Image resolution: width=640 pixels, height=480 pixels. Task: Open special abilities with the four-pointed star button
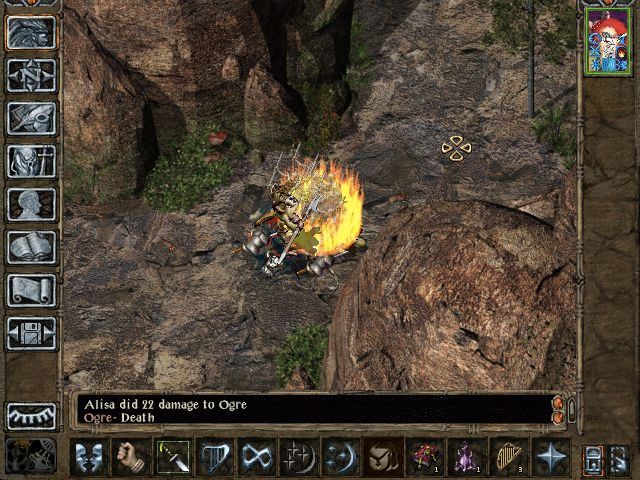tap(552, 457)
